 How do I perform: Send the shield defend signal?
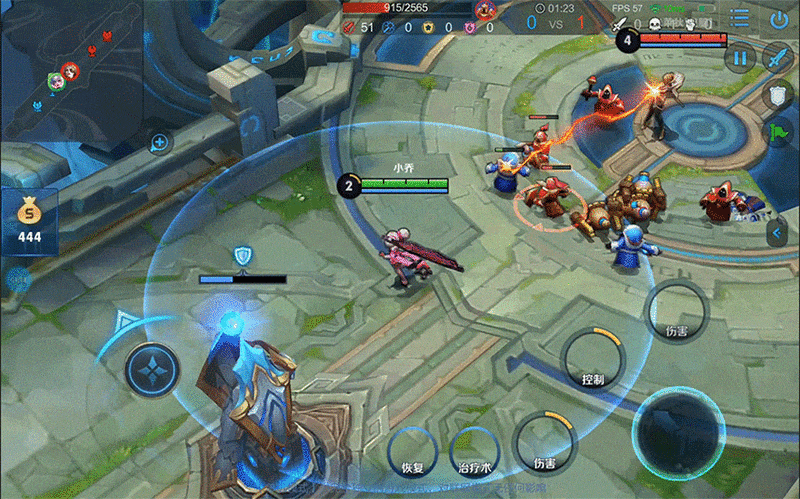tap(778, 96)
